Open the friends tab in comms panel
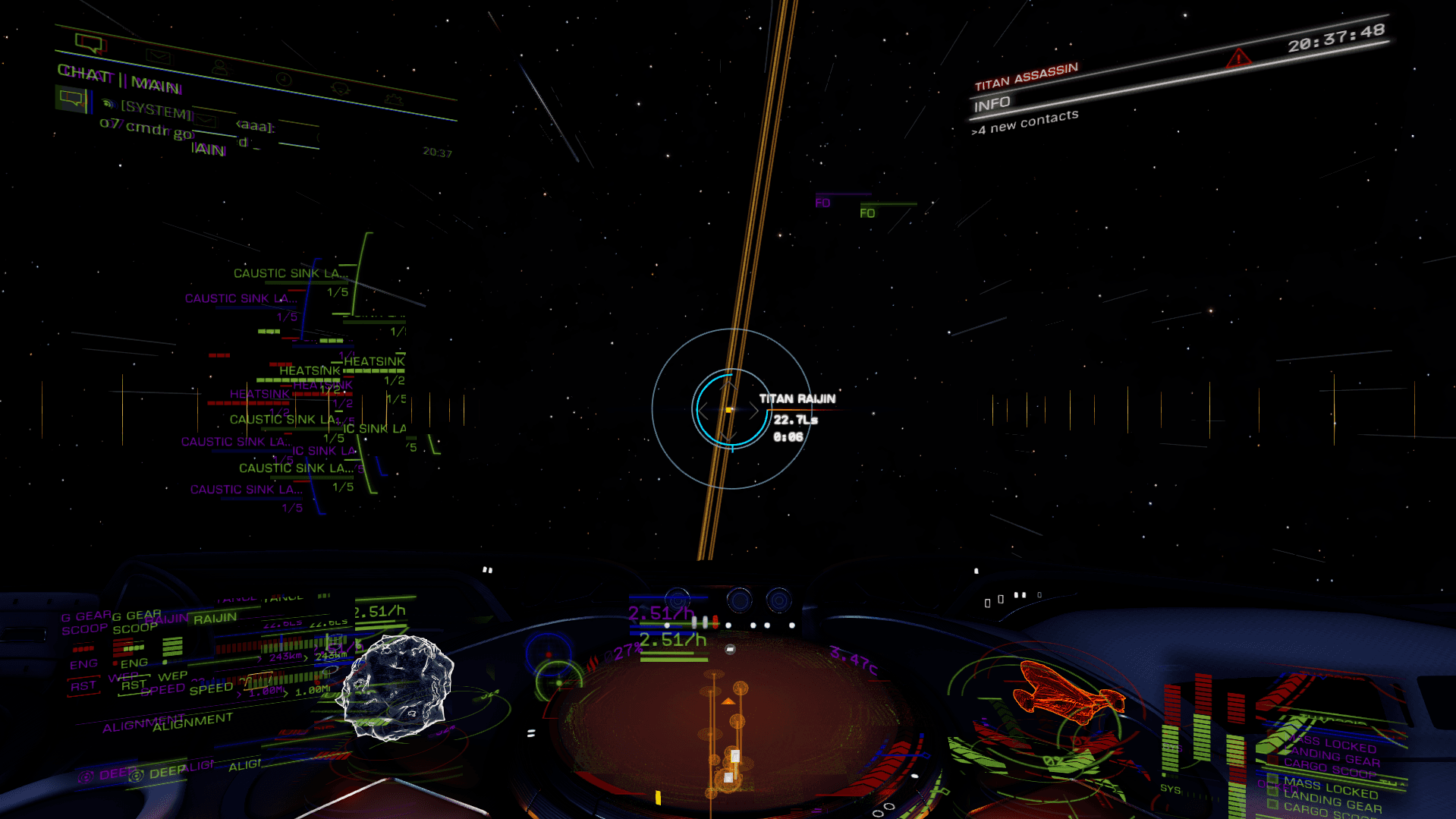 tap(220, 68)
